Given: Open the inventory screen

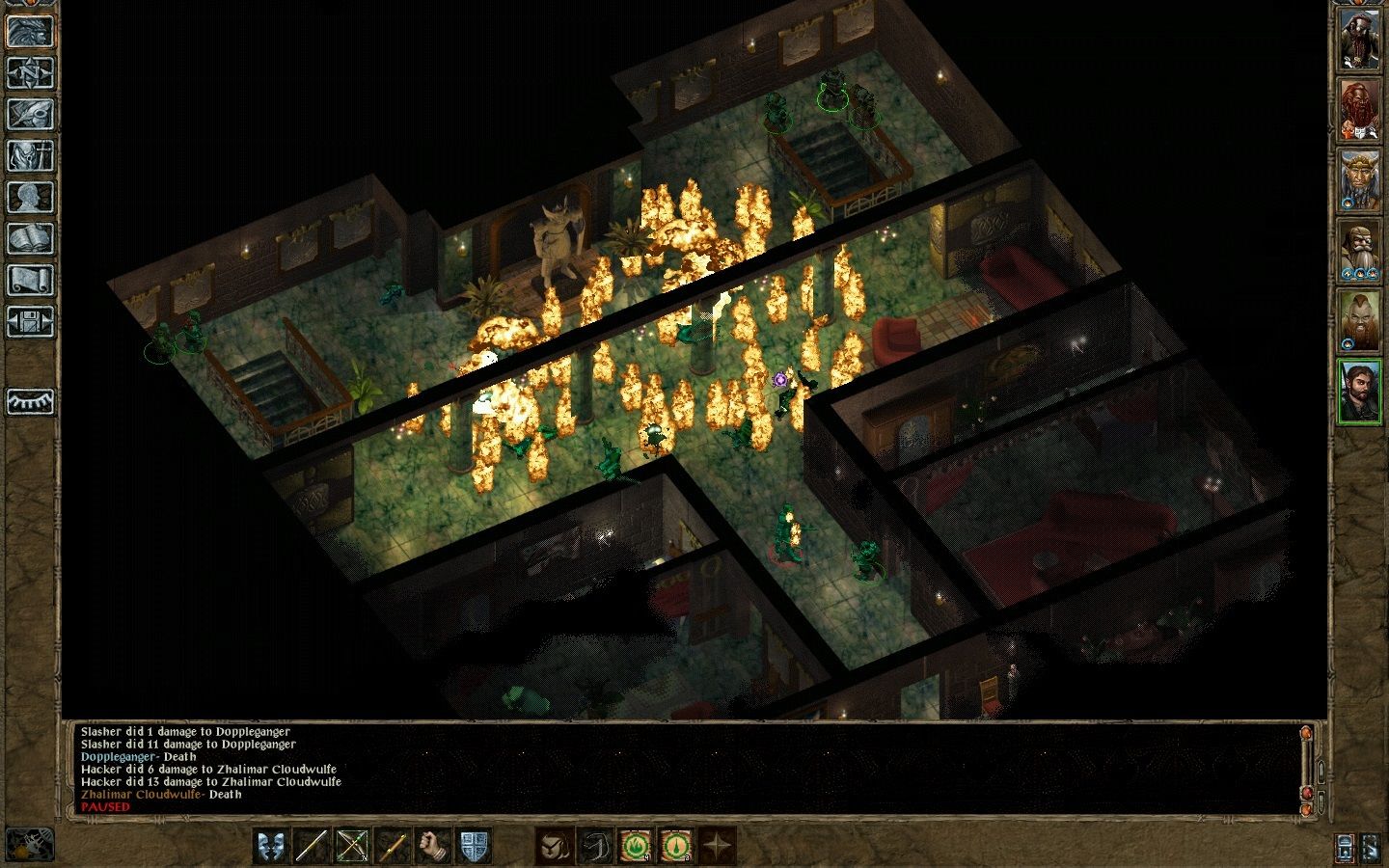Looking at the screenshot, I should pyautogui.click(x=30, y=155).
